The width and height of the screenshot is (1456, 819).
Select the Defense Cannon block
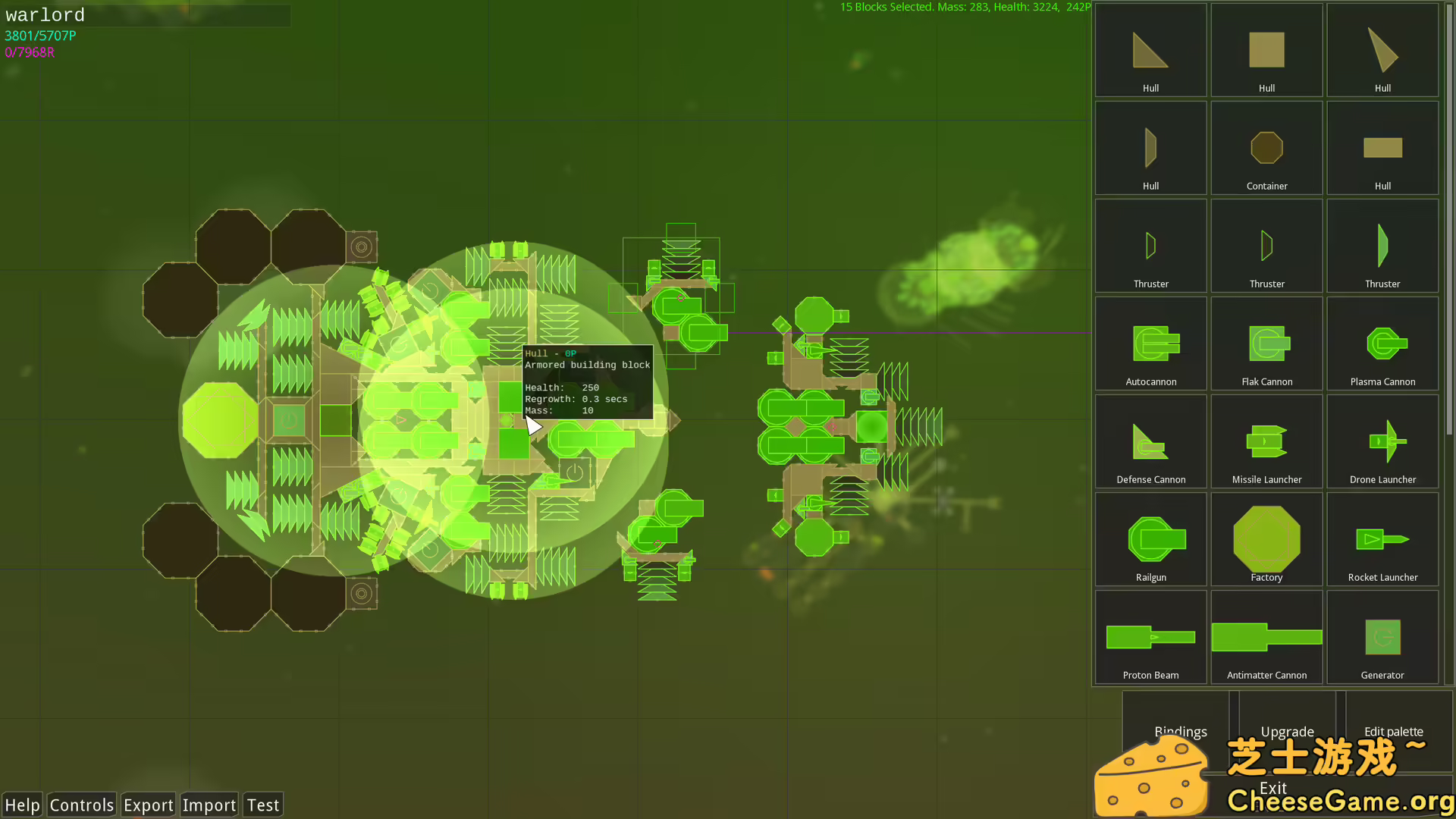tap(1150, 441)
